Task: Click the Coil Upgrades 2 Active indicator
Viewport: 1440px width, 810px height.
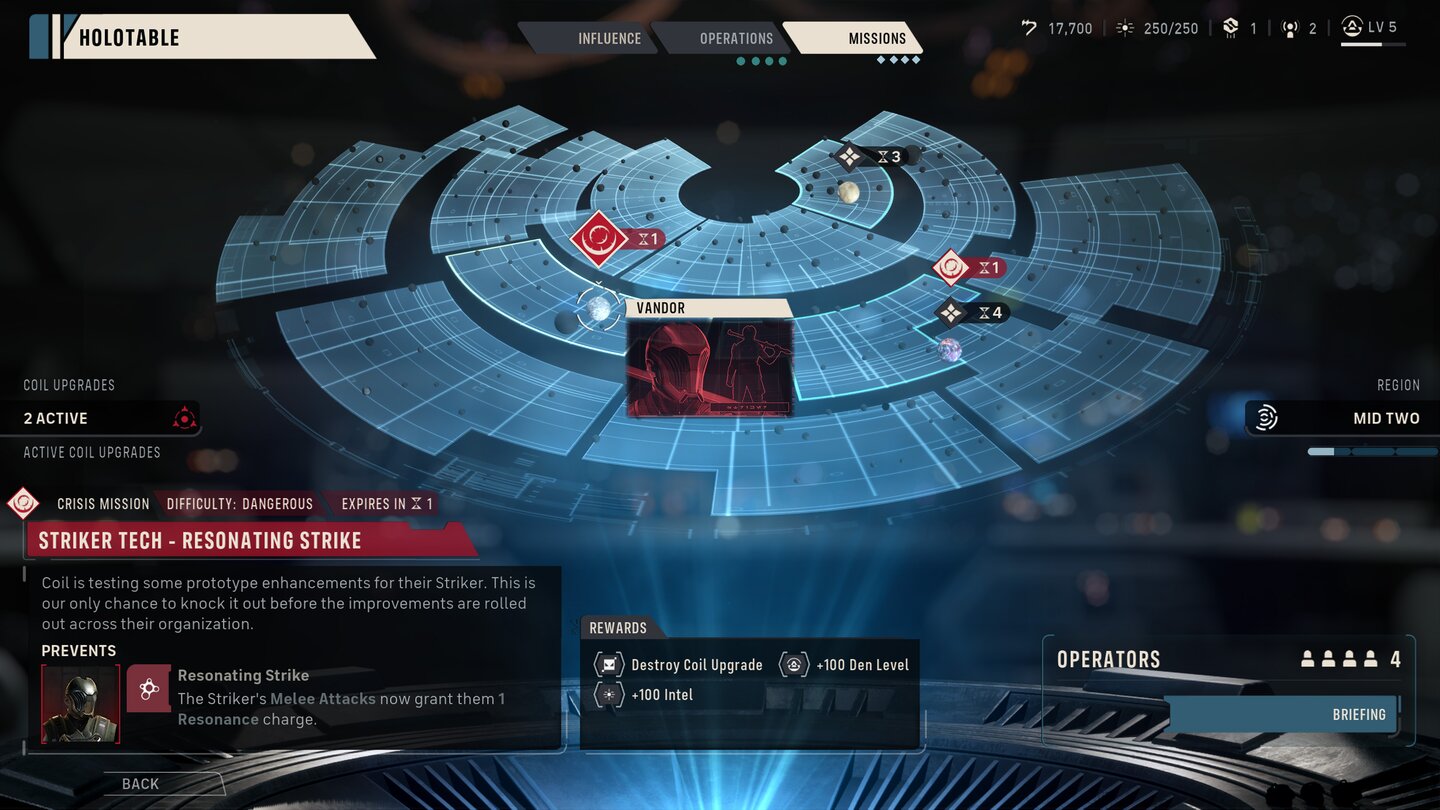Action: pos(100,417)
